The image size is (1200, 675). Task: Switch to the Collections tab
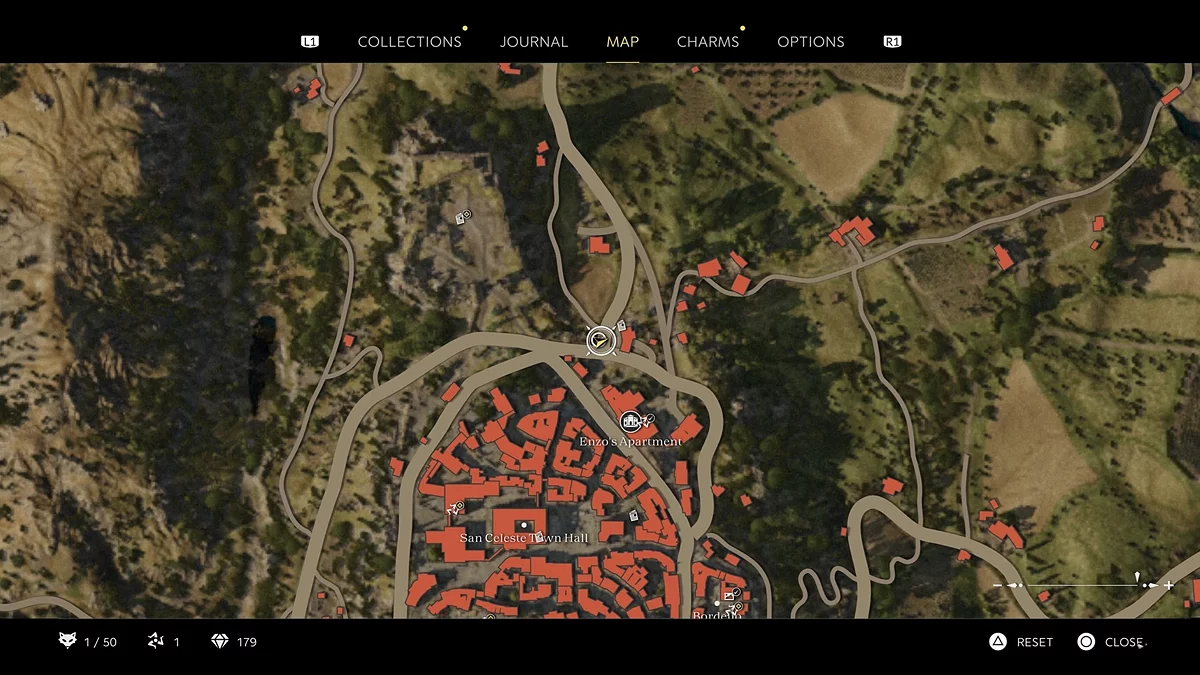[x=409, y=42]
